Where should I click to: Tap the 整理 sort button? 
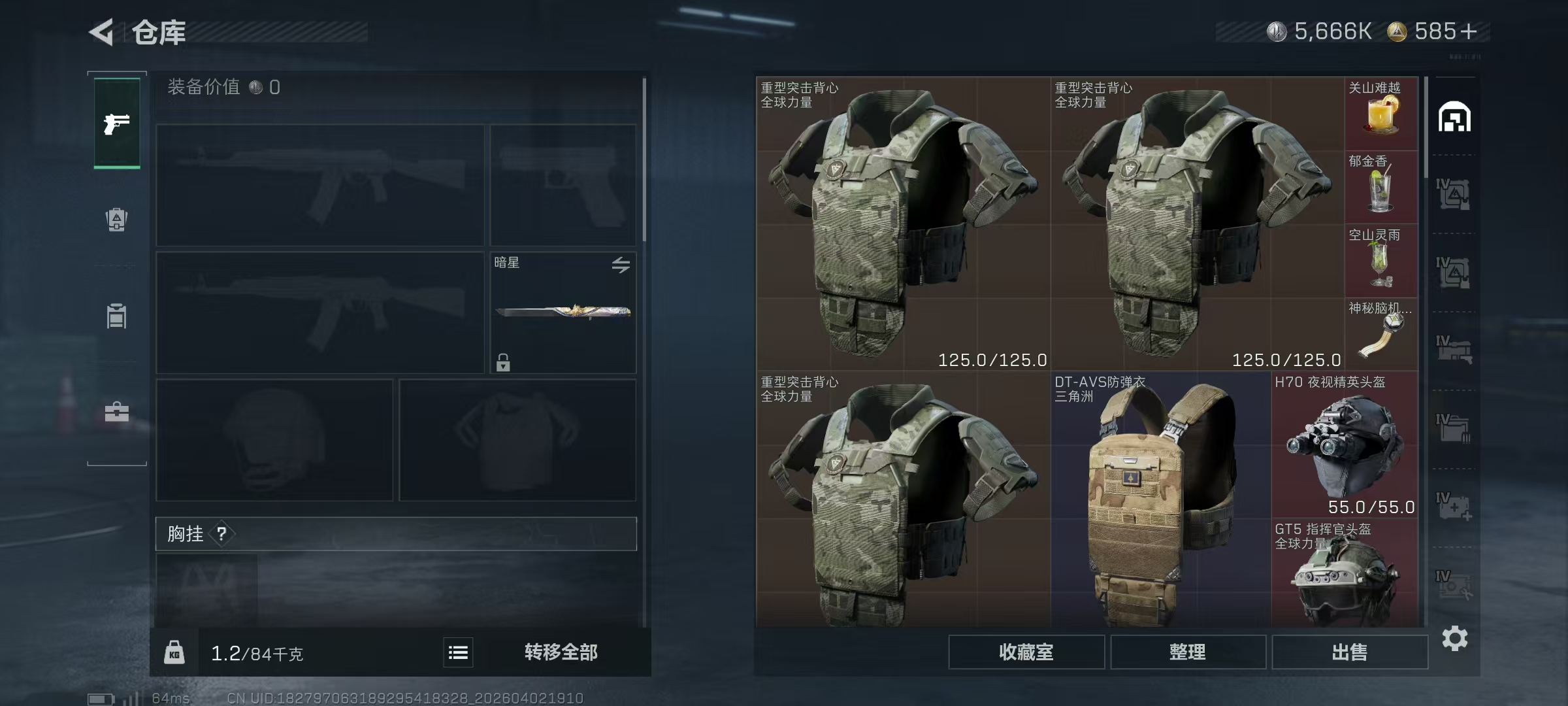[1187, 652]
